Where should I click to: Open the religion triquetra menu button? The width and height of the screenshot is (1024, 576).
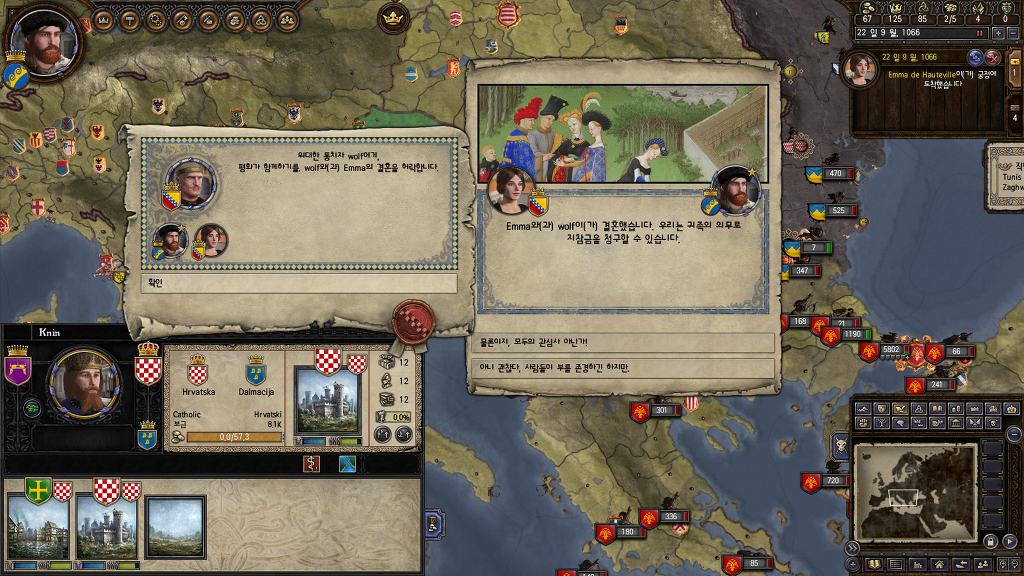coord(261,19)
